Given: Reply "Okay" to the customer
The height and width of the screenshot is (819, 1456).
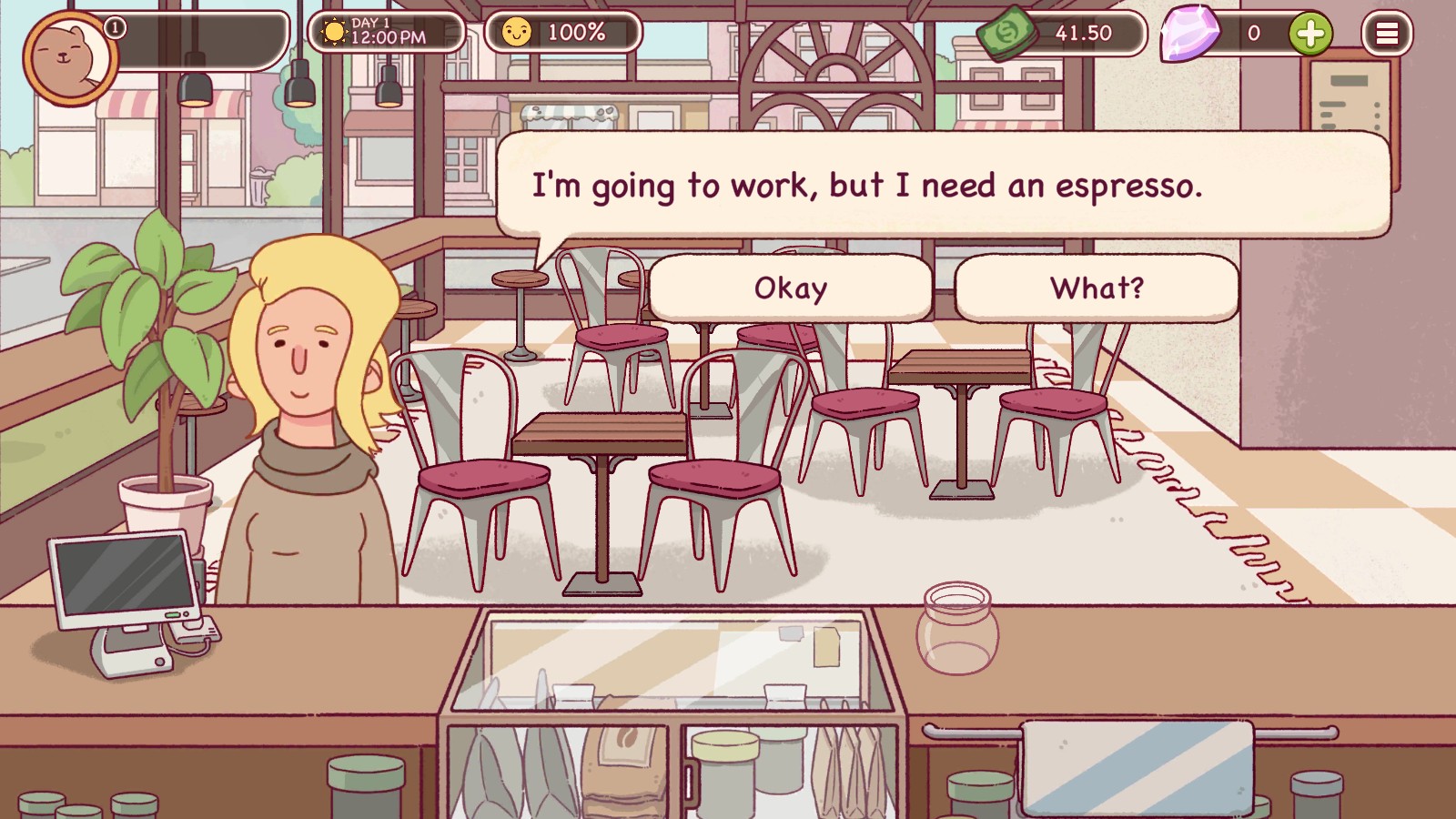Looking at the screenshot, I should (790, 288).
